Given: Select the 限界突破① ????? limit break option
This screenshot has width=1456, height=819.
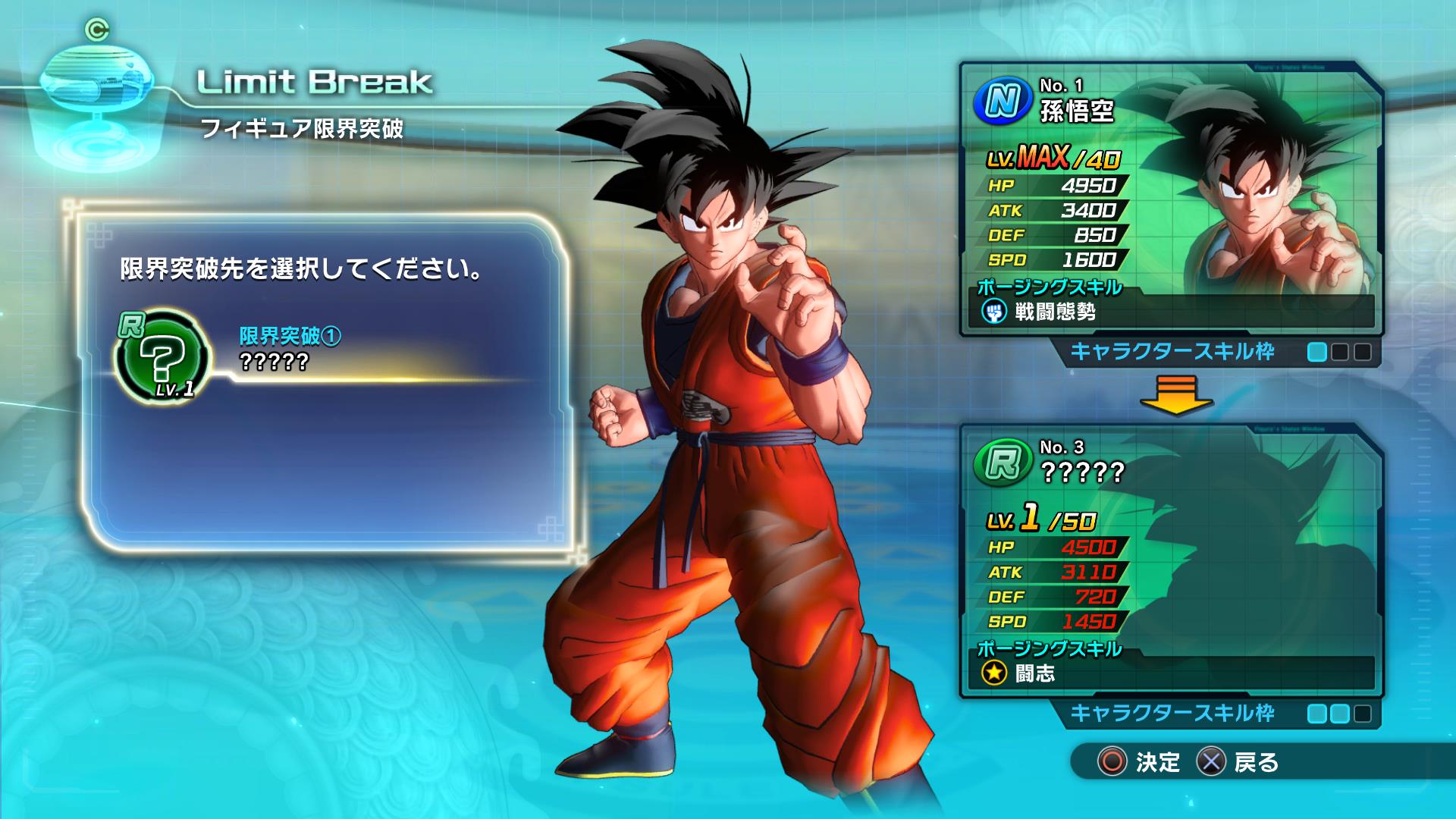Looking at the screenshot, I should 290,349.
